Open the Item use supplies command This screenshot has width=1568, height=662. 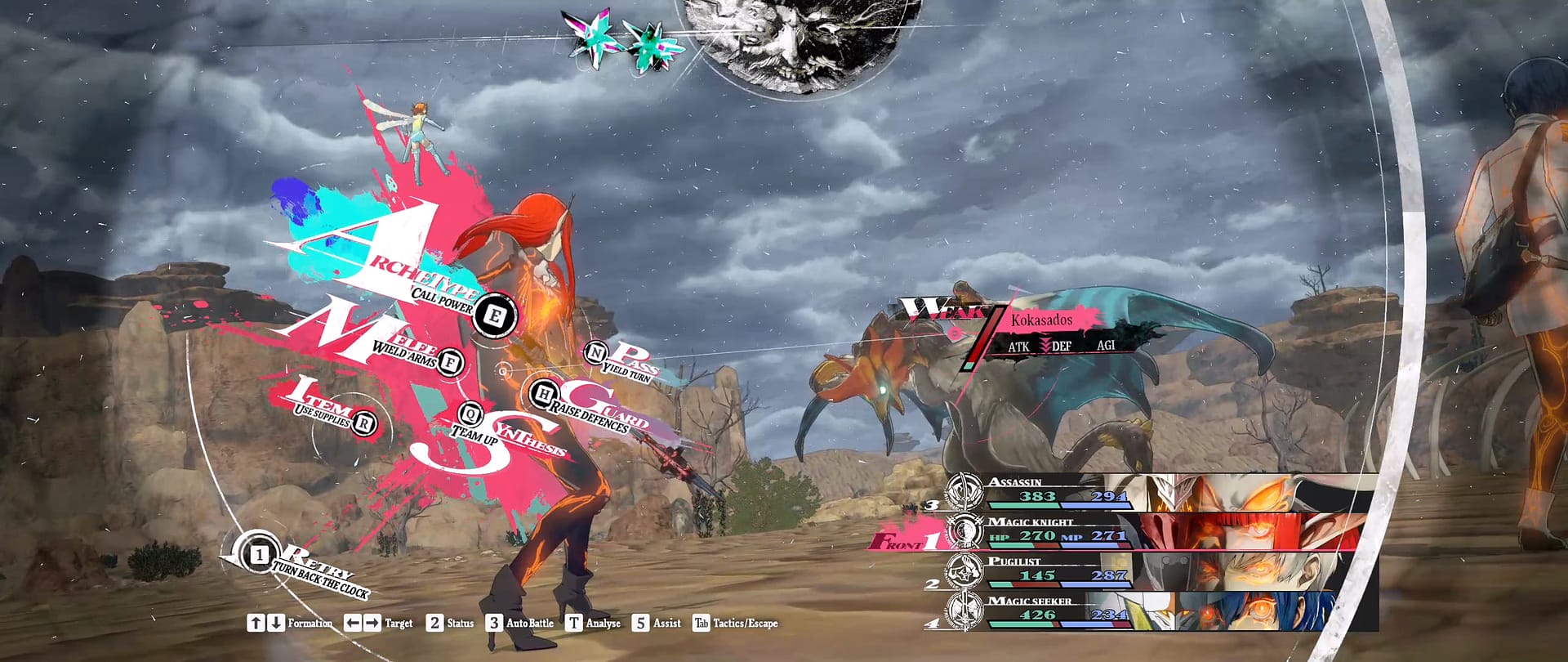(364, 423)
